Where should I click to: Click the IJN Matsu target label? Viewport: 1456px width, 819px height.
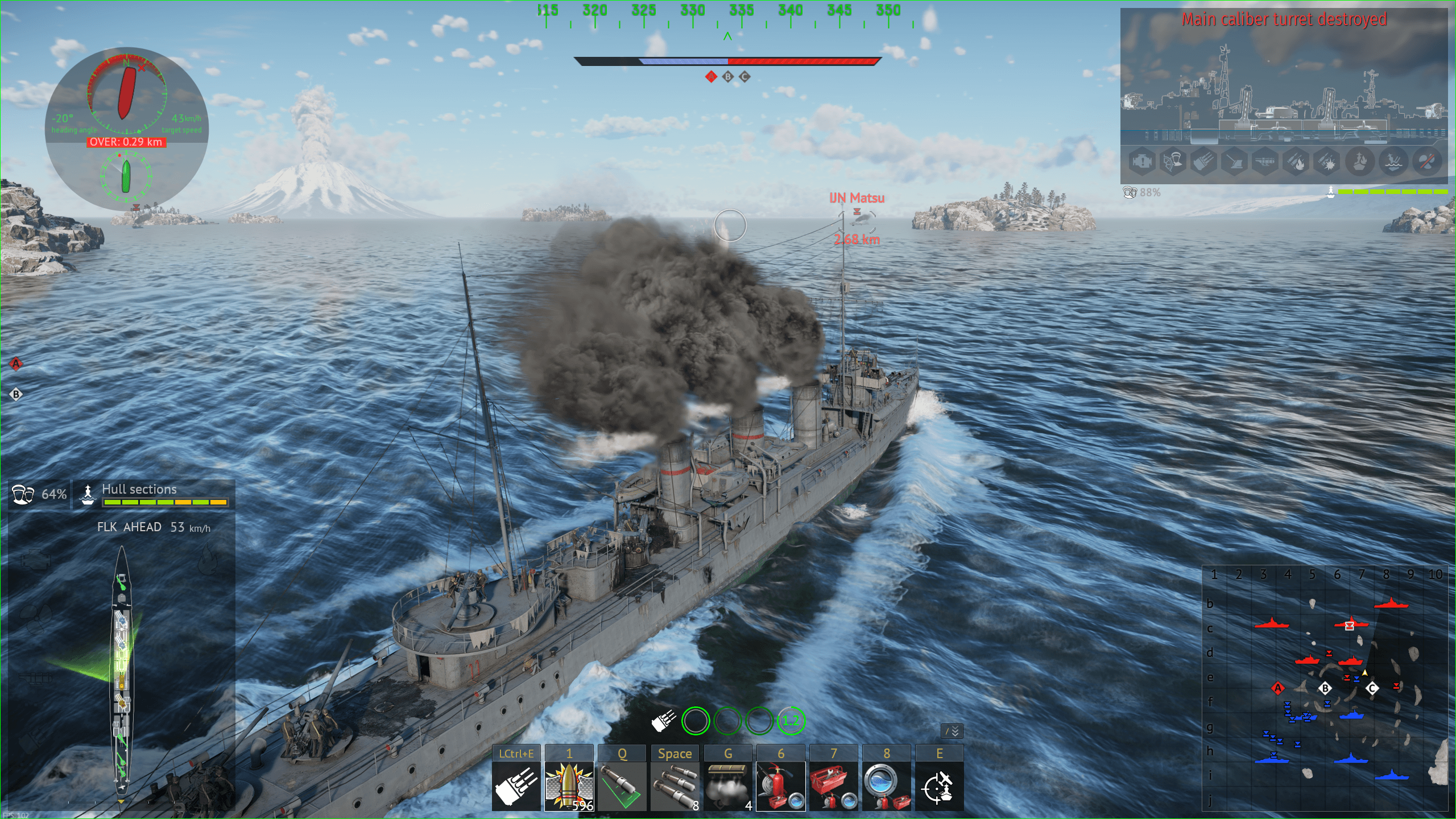tap(857, 198)
